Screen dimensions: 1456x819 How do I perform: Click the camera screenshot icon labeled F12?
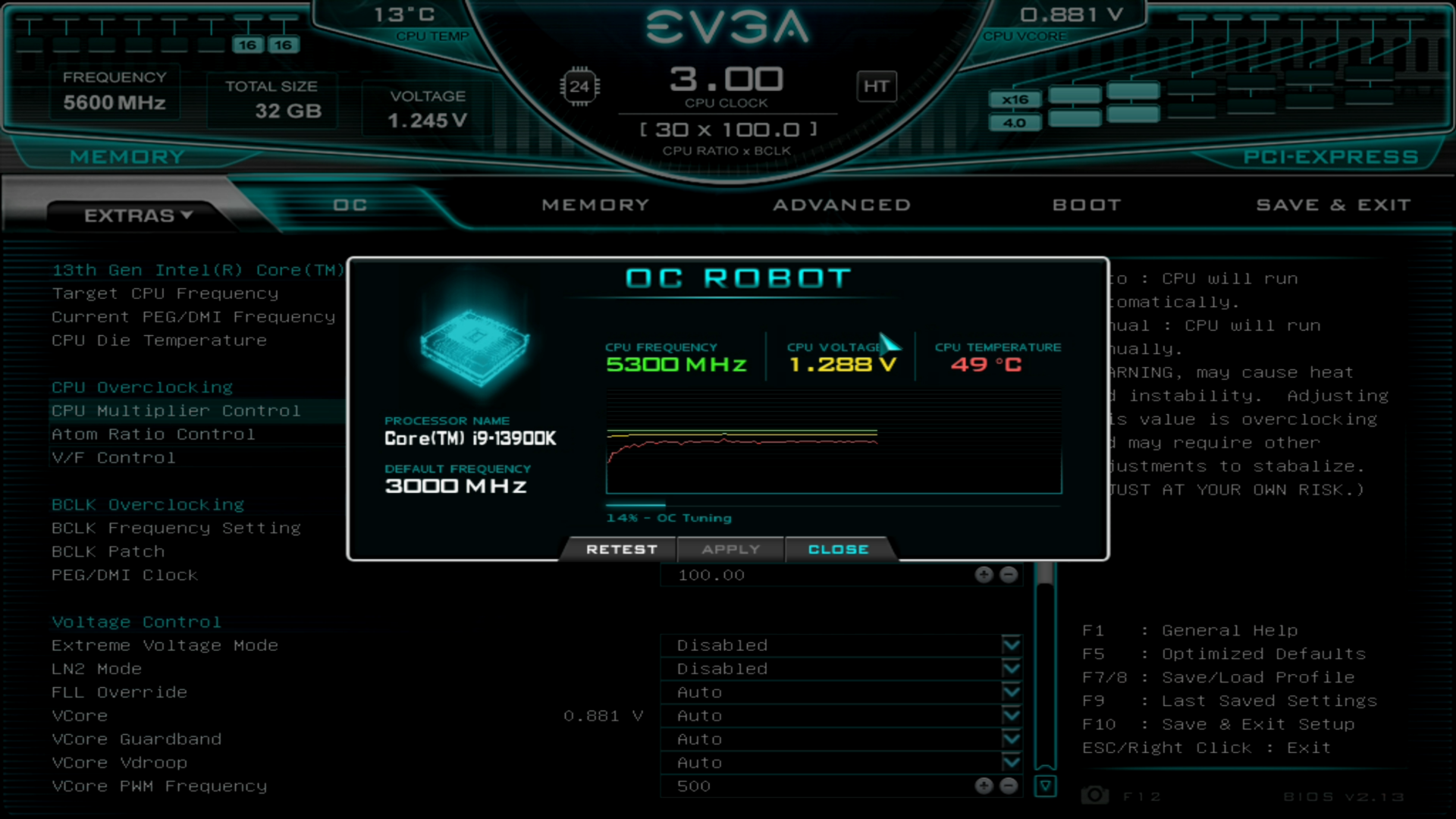pyautogui.click(x=1094, y=795)
